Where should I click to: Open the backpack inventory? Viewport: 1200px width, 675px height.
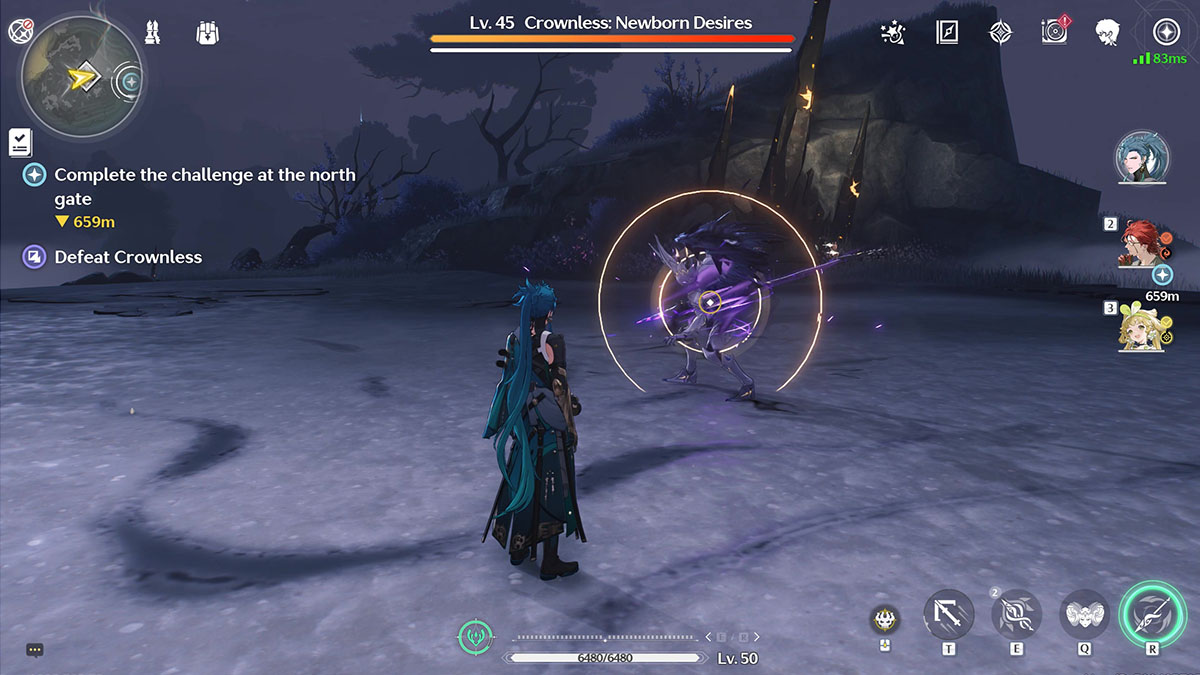click(207, 32)
